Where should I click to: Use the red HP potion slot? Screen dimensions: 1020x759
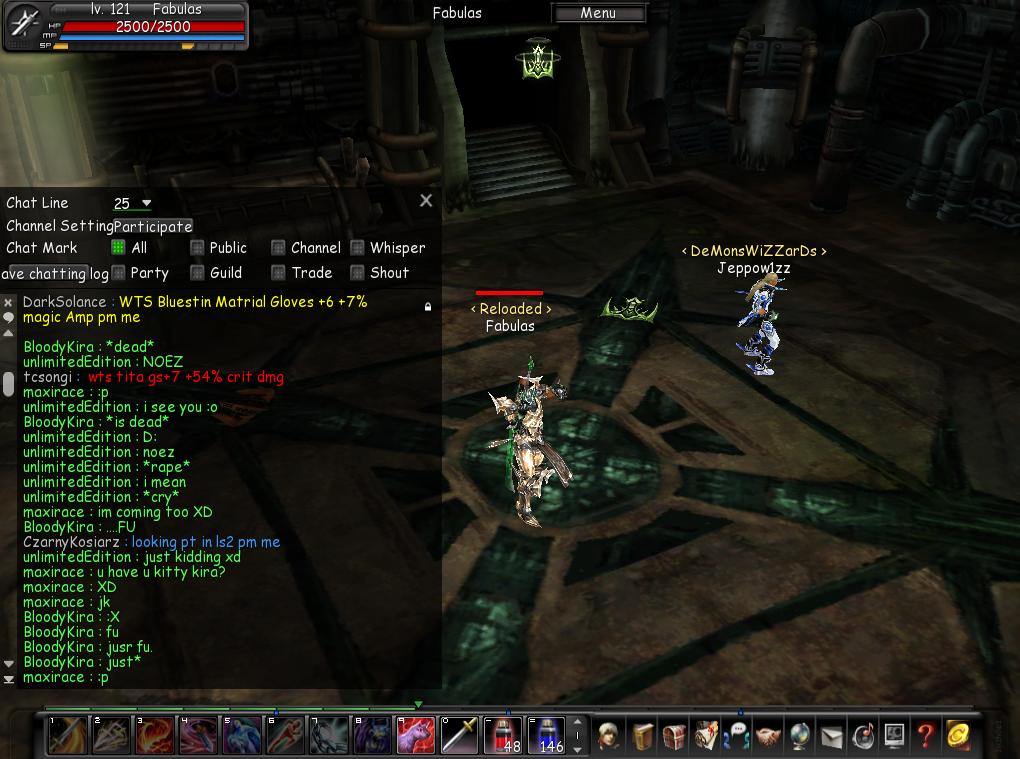tap(503, 735)
